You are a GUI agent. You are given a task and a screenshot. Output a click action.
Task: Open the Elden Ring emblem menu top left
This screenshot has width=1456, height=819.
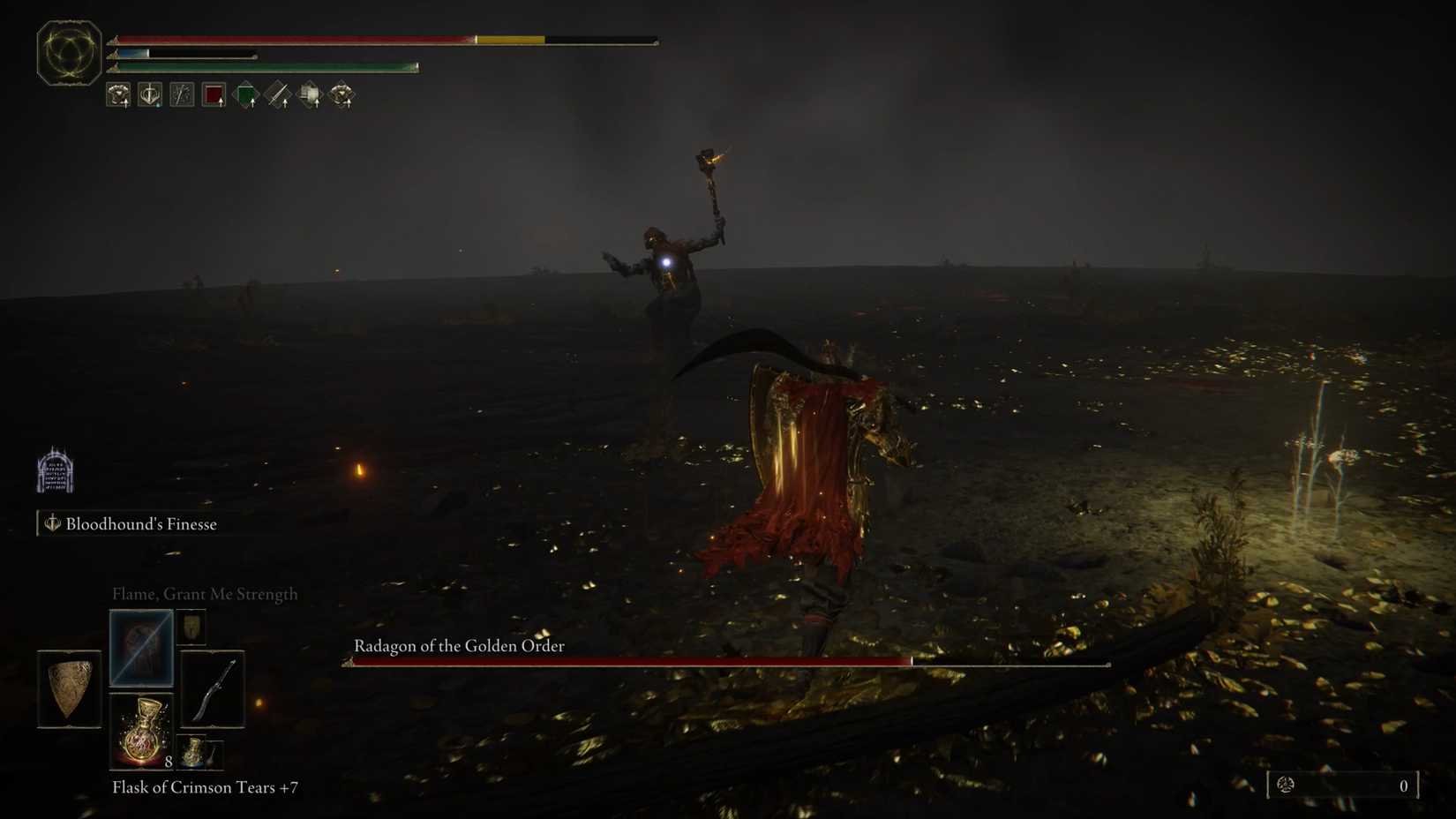pyautogui.click(x=68, y=50)
